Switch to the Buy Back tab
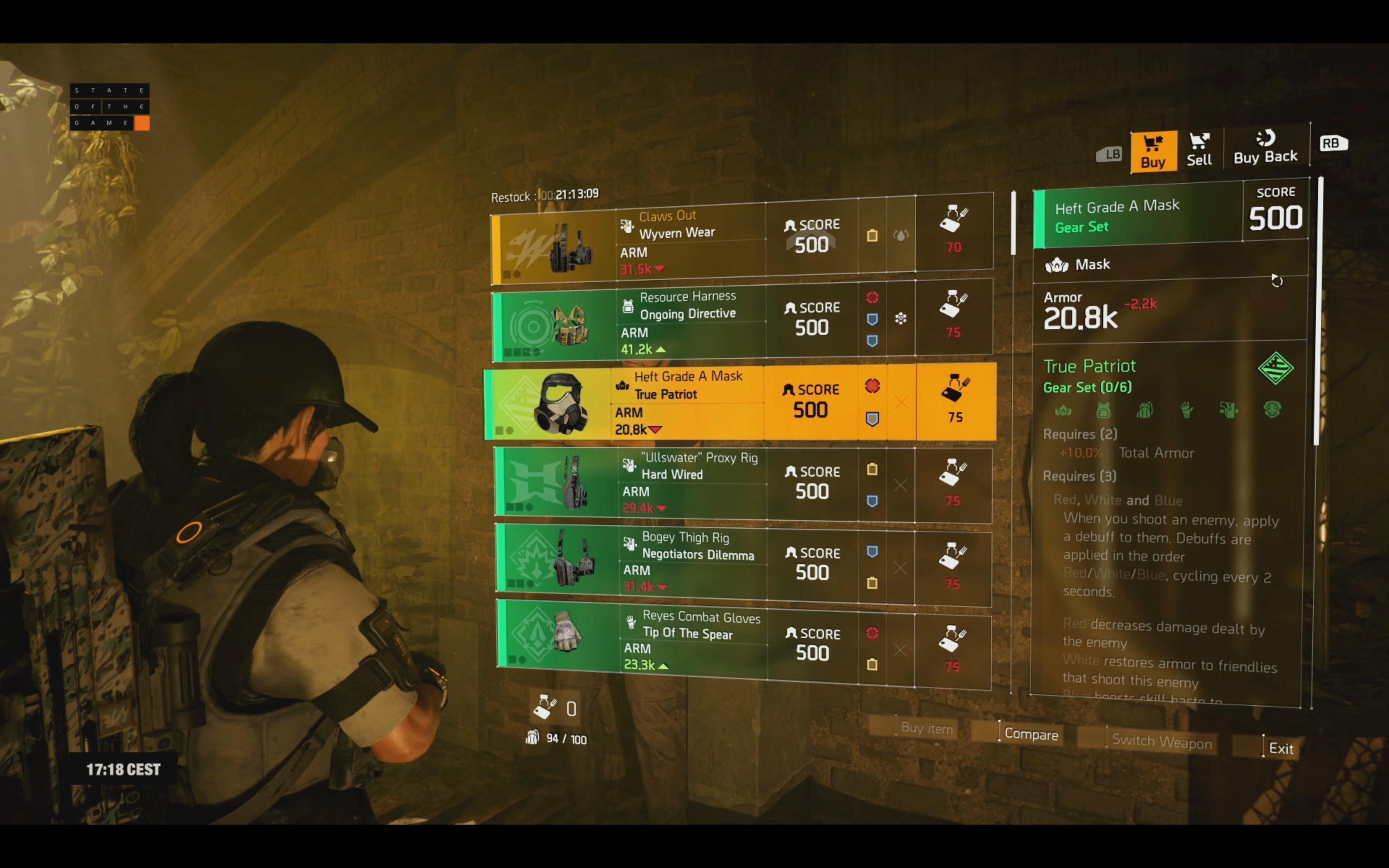The width and height of the screenshot is (1389, 868). tap(1265, 148)
